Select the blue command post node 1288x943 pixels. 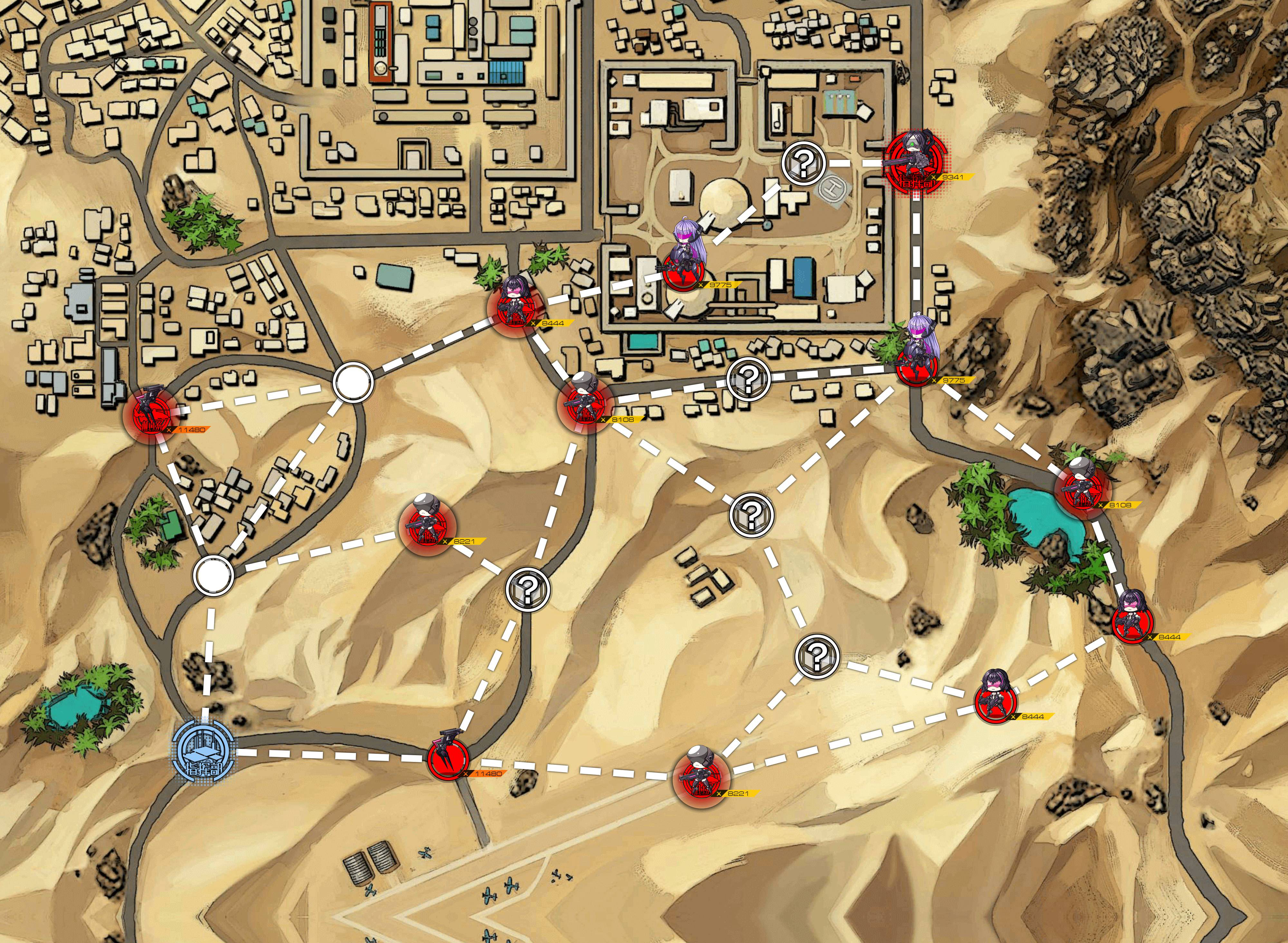point(204,749)
